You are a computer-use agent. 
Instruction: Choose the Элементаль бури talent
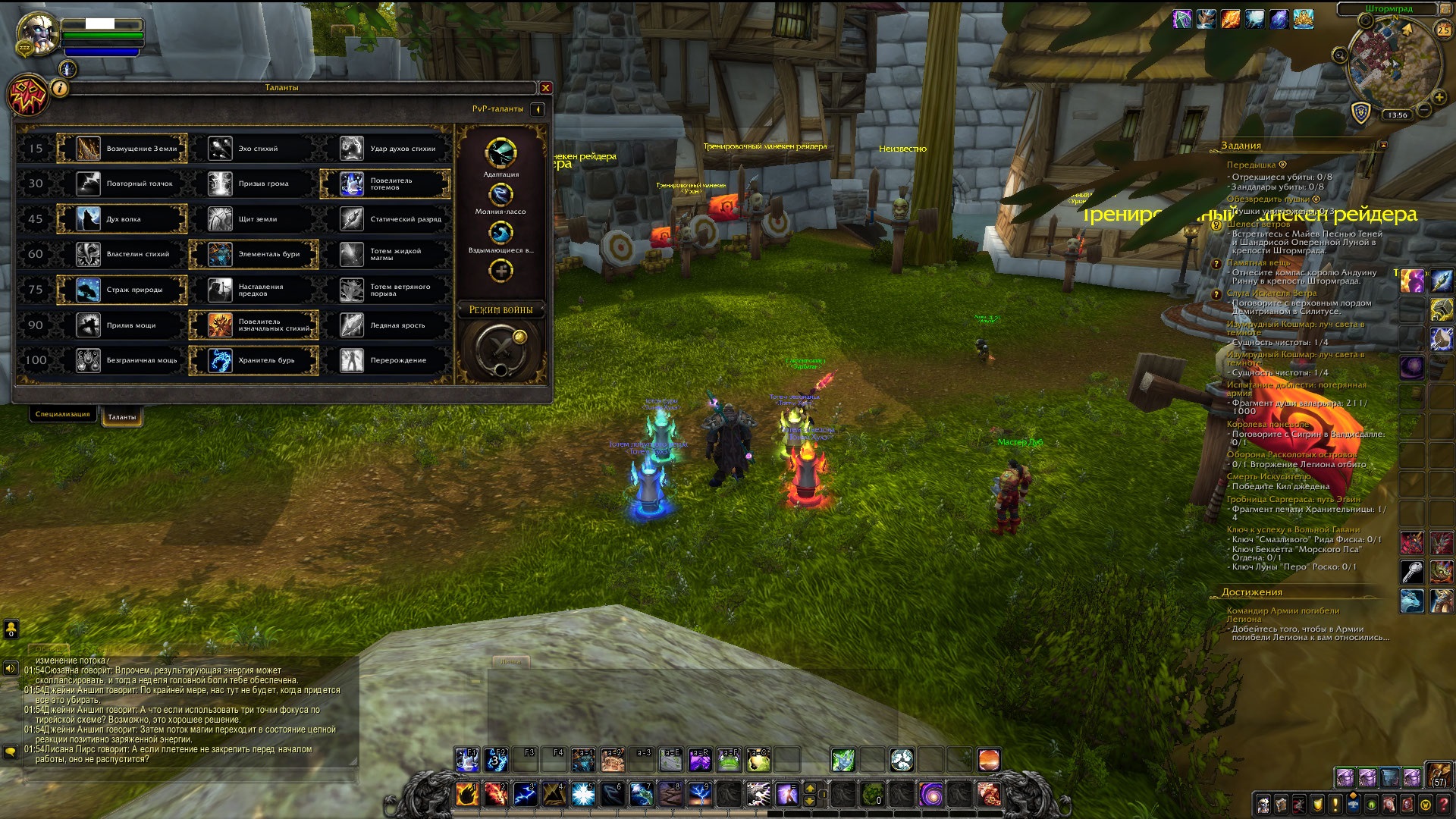(253, 254)
